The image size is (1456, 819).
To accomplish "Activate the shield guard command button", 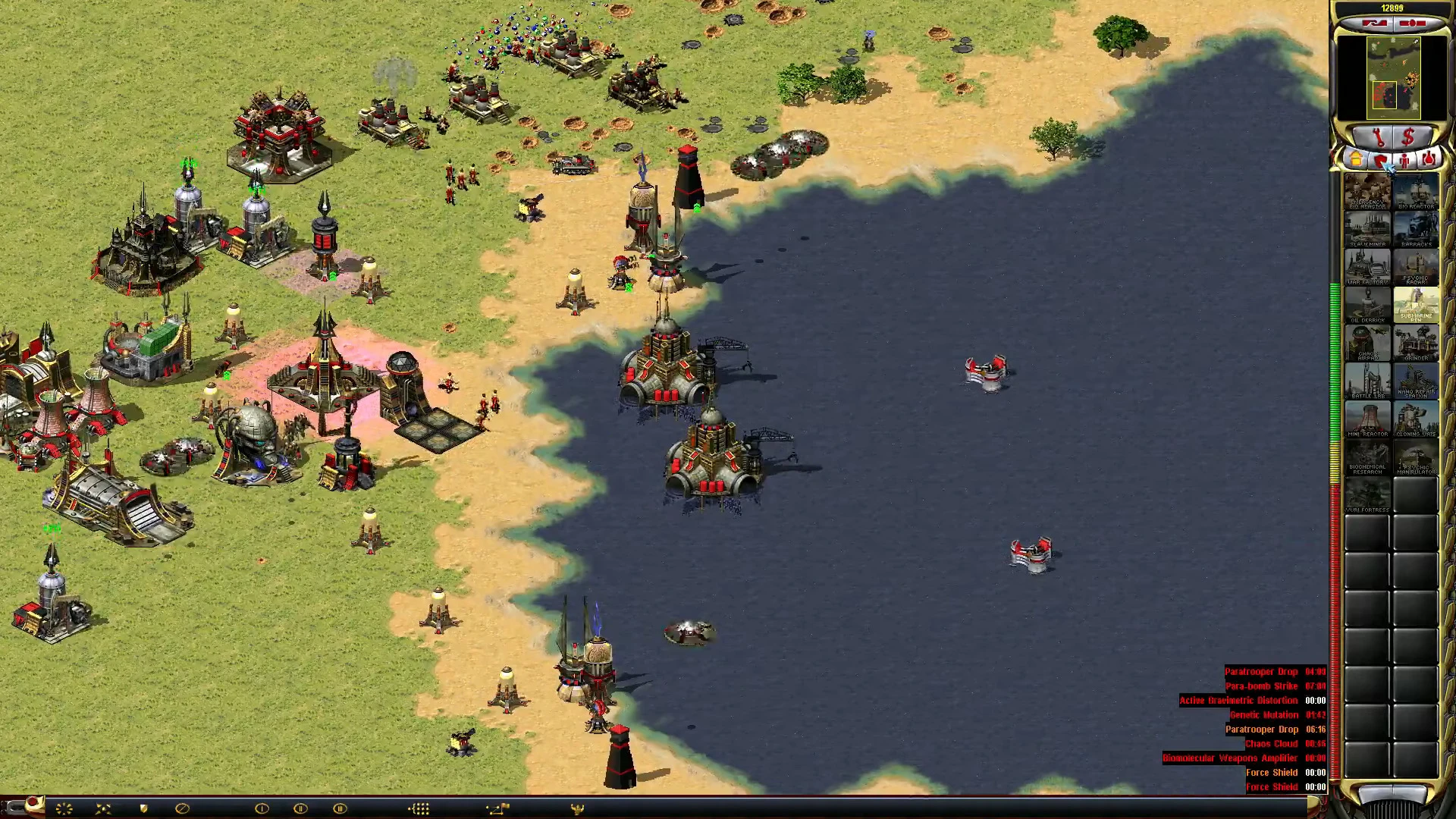I will 143,808.
